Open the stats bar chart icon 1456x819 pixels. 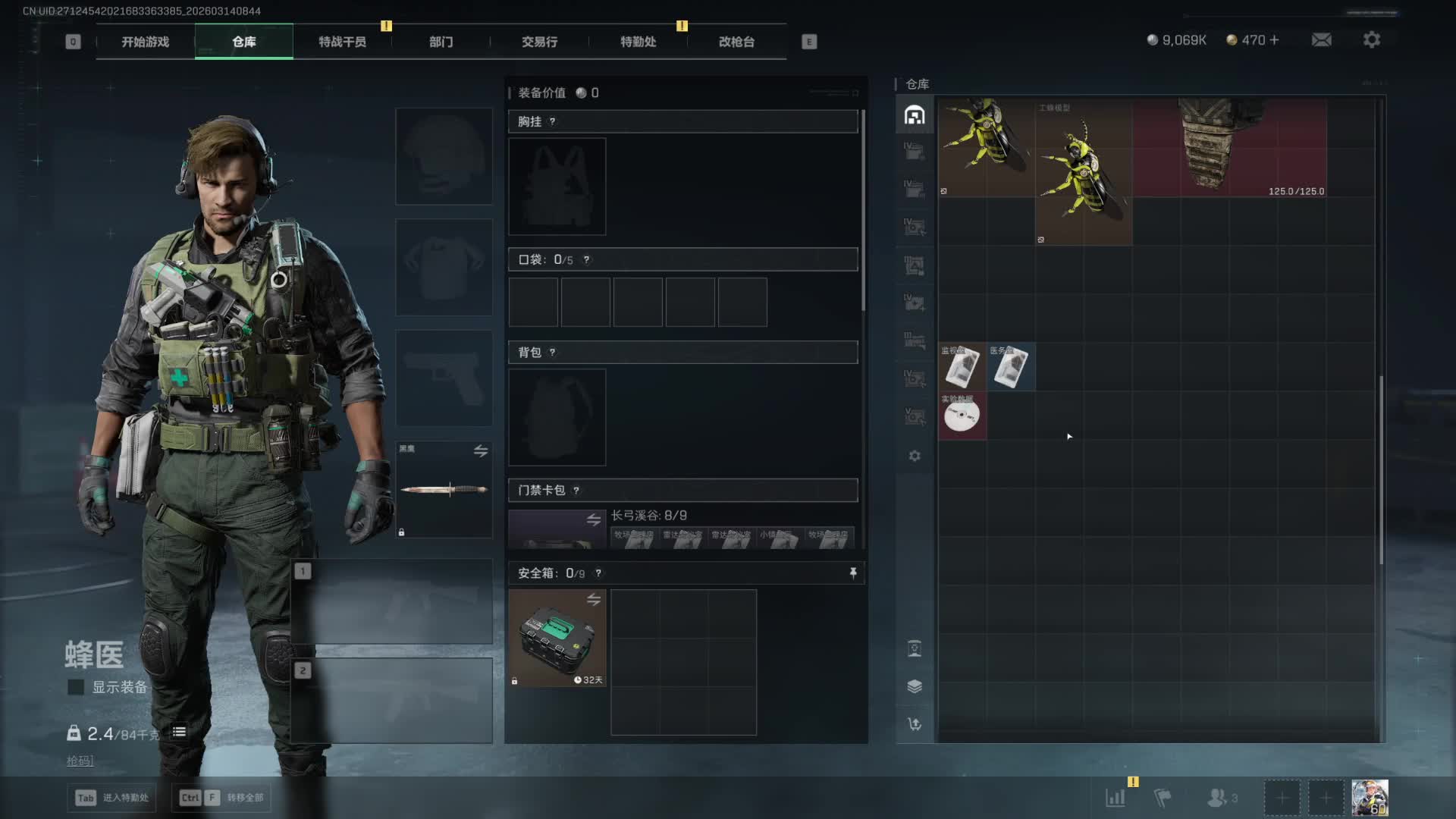(x=1115, y=798)
